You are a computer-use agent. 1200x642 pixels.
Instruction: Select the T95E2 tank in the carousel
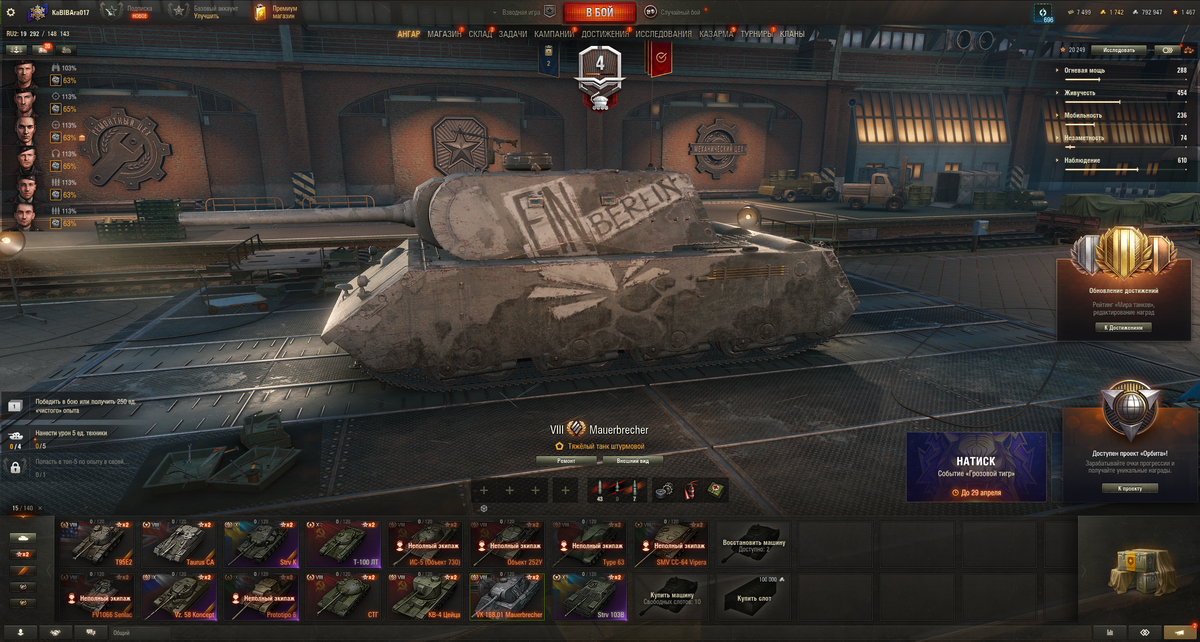[x=96, y=543]
